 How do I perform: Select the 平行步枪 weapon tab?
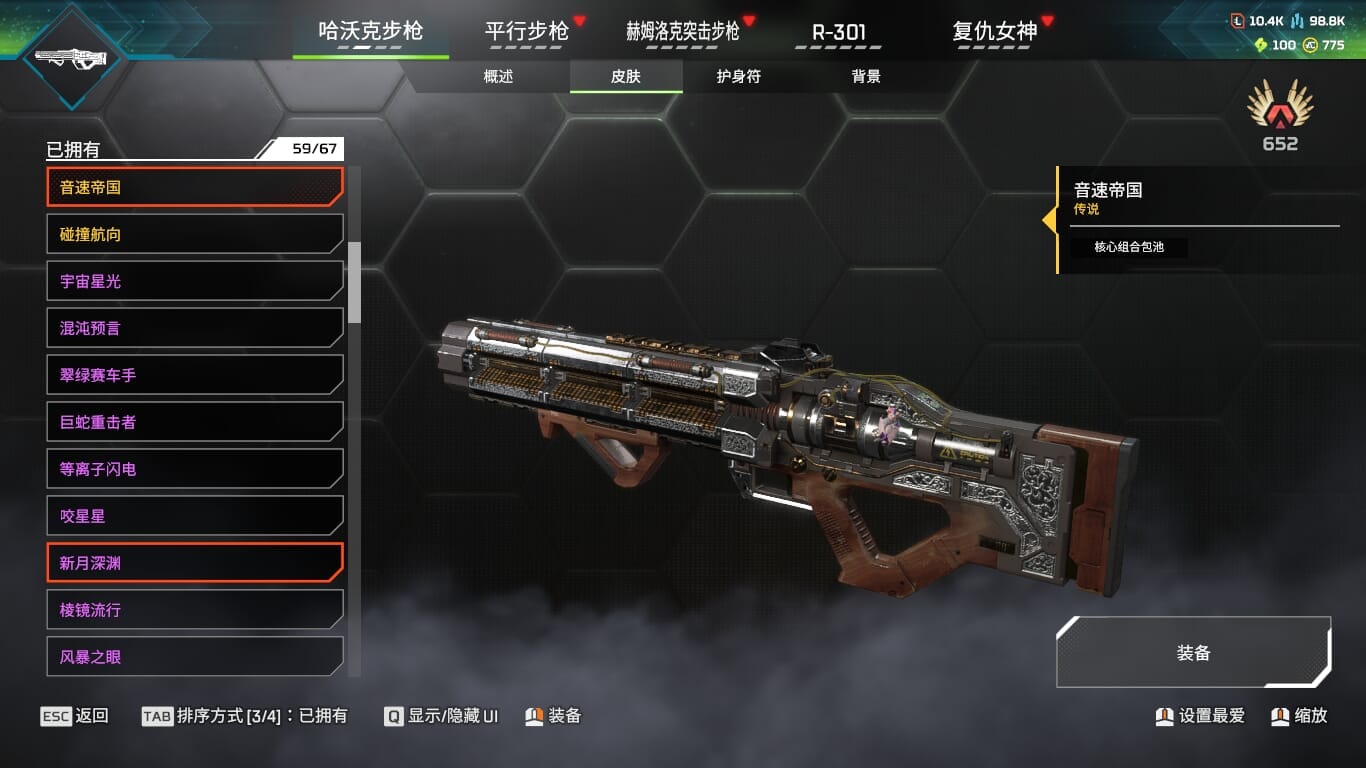[x=527, y=31]
